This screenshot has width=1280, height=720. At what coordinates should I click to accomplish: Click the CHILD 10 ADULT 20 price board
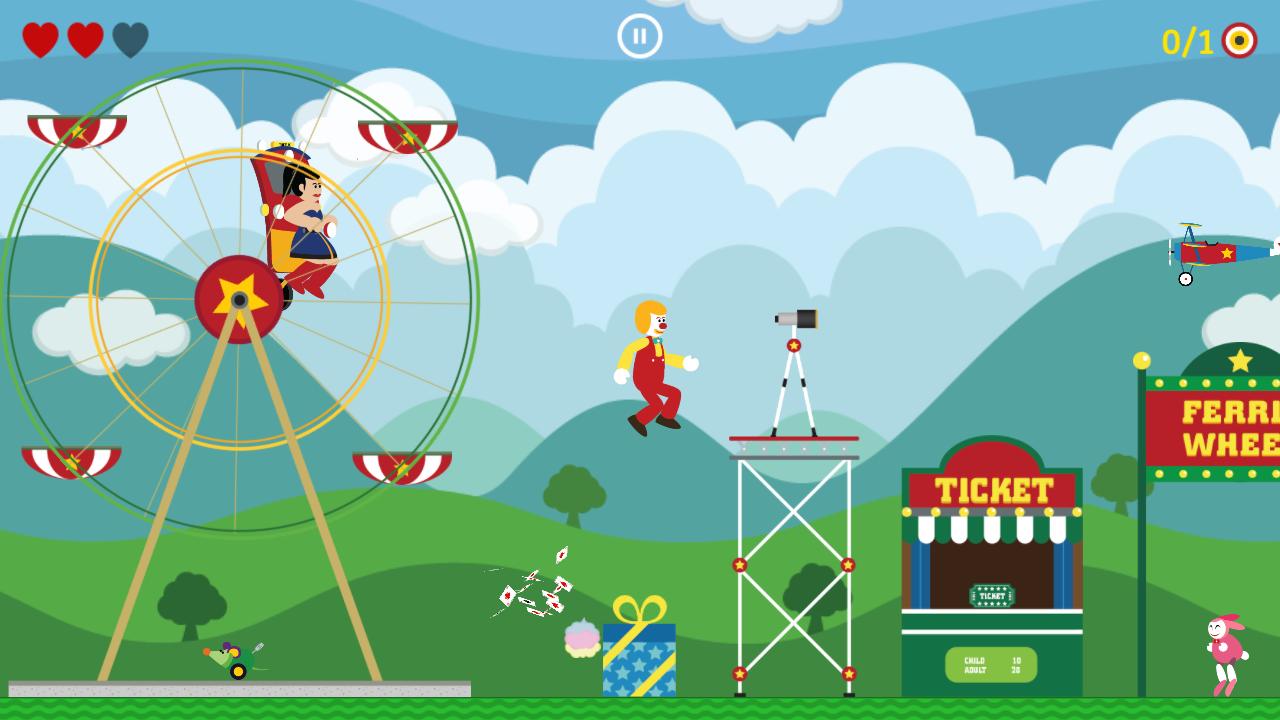993,662
